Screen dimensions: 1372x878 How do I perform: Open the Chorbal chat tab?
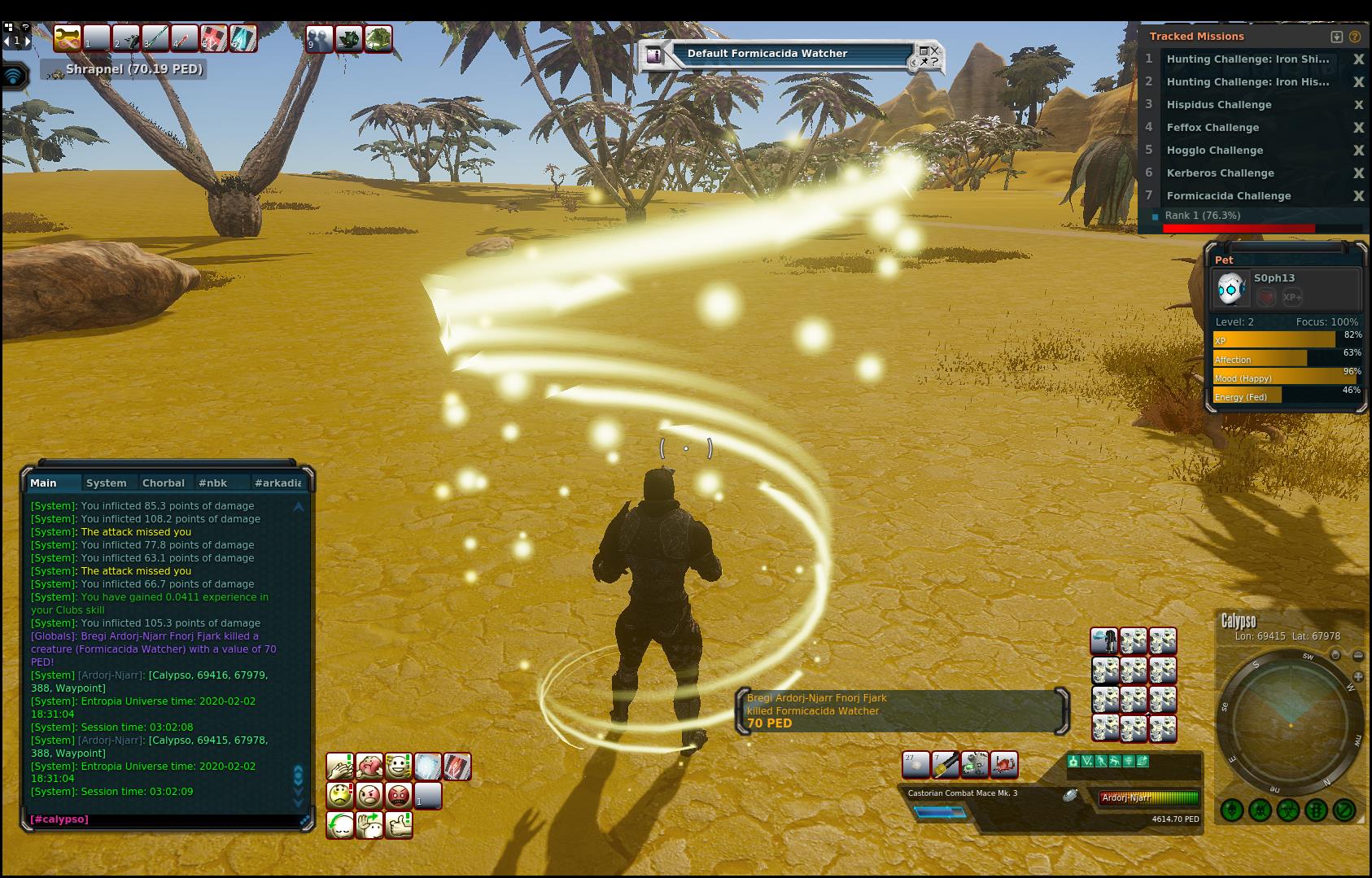[163, 483]
